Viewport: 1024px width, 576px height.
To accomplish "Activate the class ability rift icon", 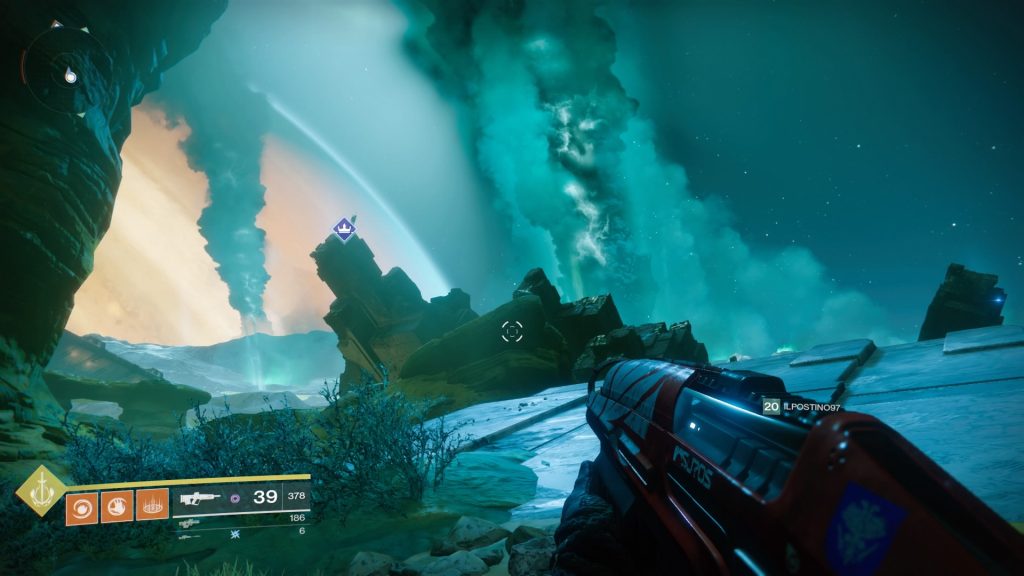I will [152, 505].
